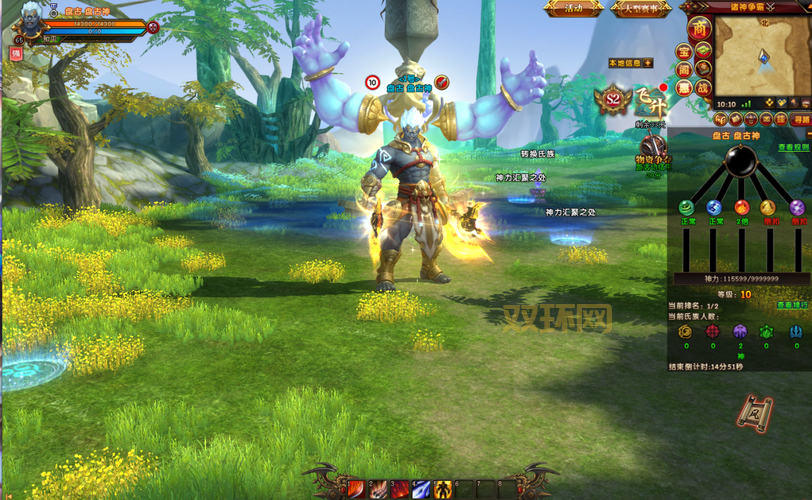
Task: Open the 活动 events menu
Action: (574, 8)
